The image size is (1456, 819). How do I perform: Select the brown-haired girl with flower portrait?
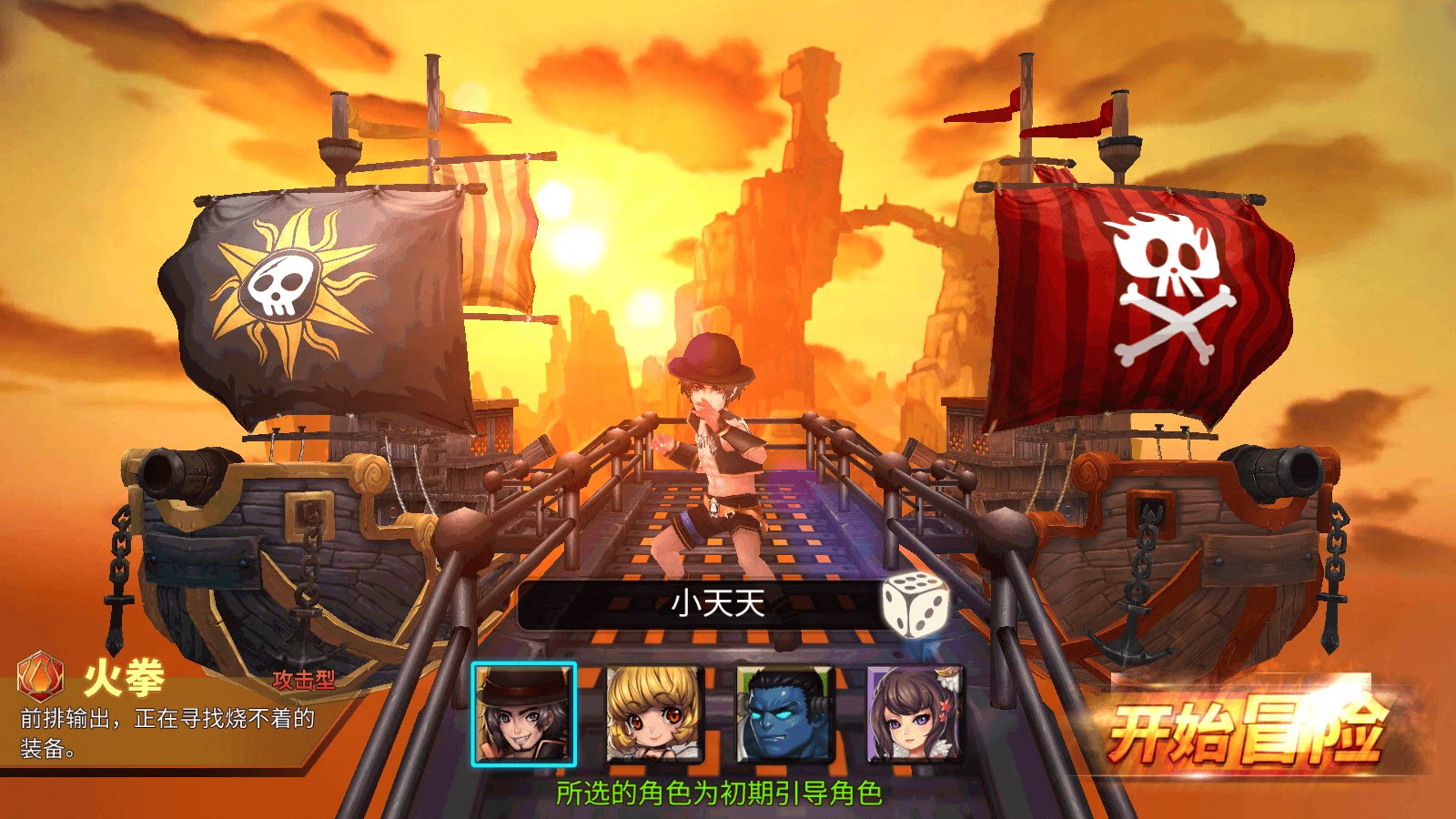(914, 714)
